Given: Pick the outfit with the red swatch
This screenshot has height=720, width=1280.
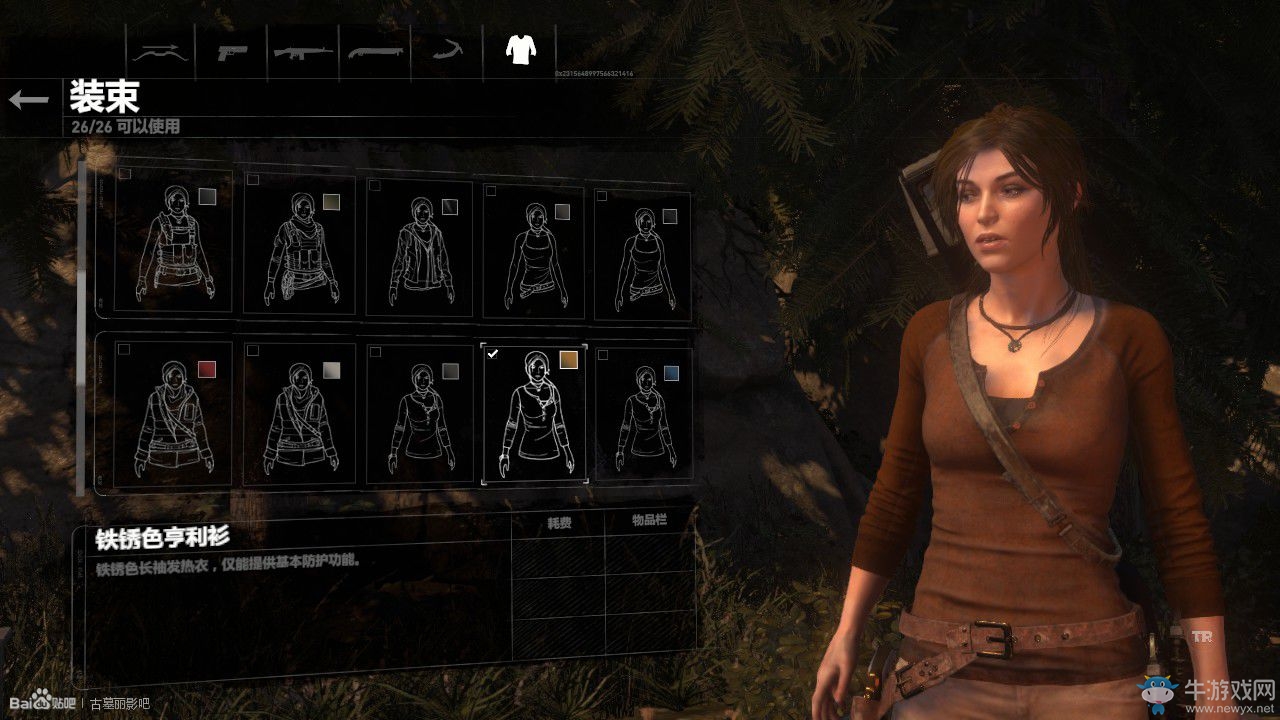Looking at the screenshot, I should (x=173, y=414).
